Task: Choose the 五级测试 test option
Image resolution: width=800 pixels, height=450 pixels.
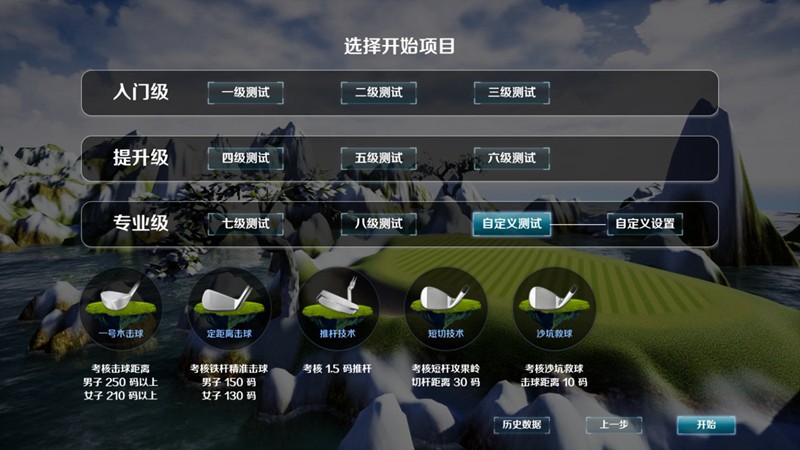Action: 378,158
